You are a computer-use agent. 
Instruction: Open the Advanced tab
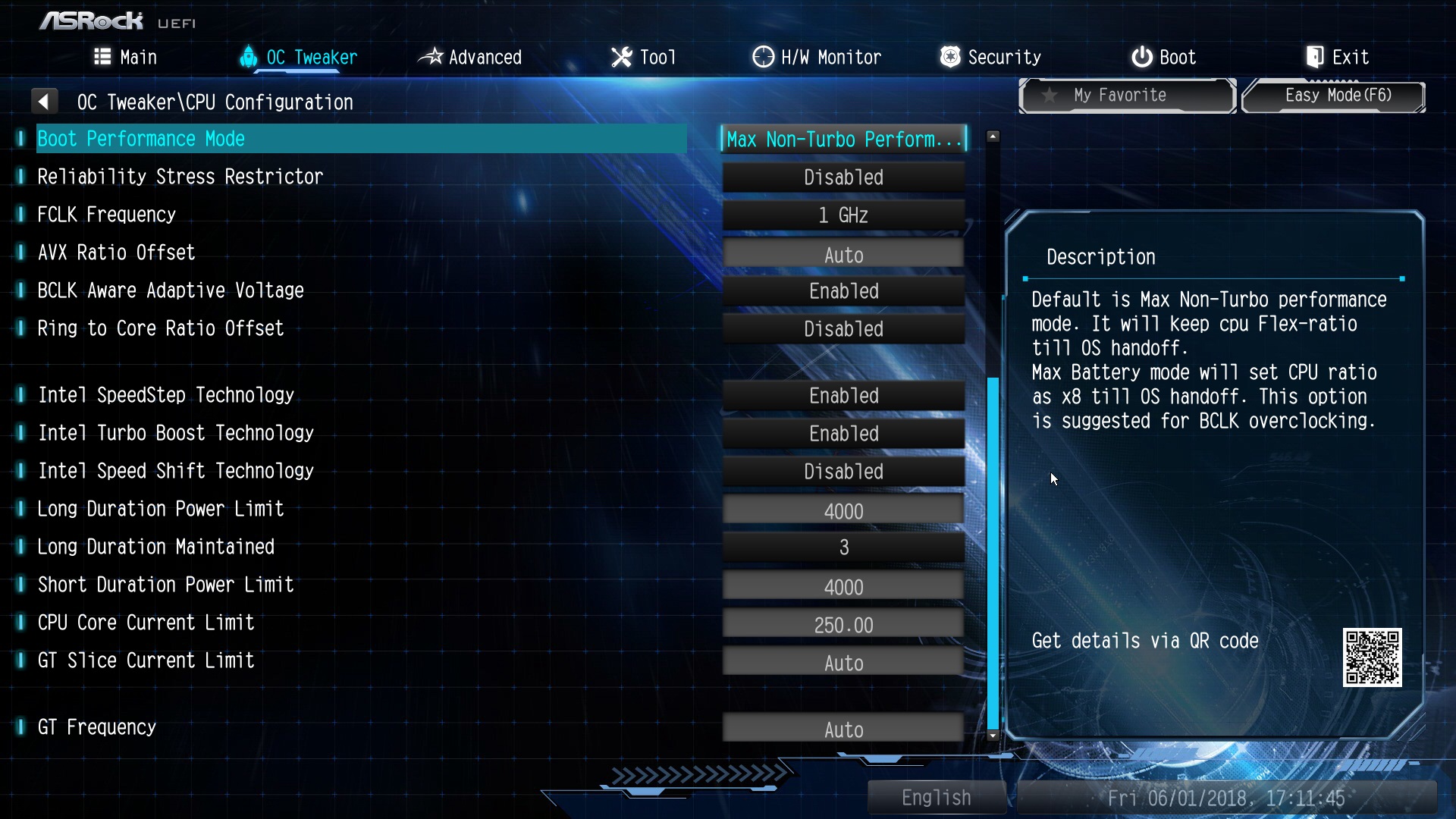[470, 57]
